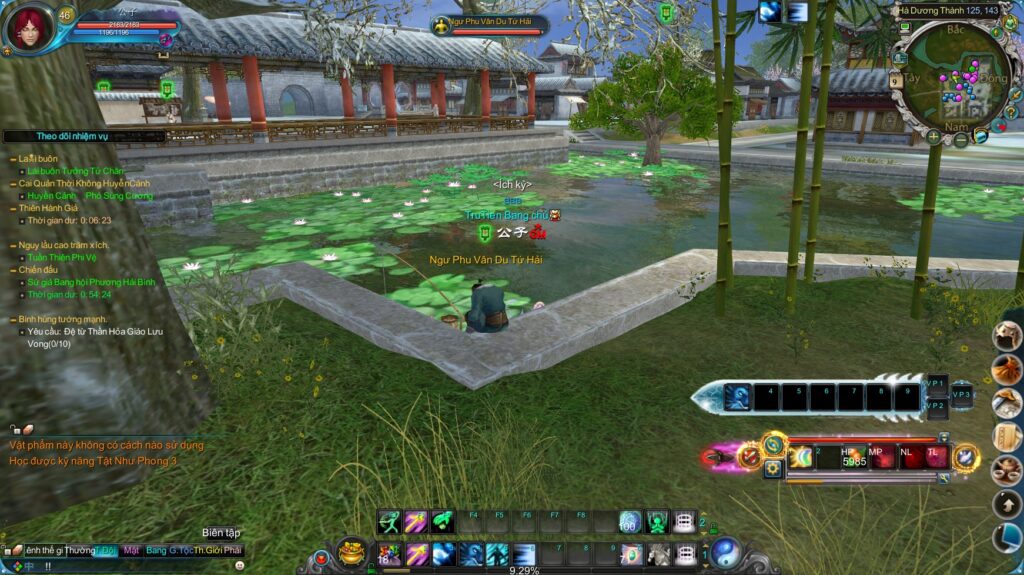Use the MP potion slot

pos(880,456)
